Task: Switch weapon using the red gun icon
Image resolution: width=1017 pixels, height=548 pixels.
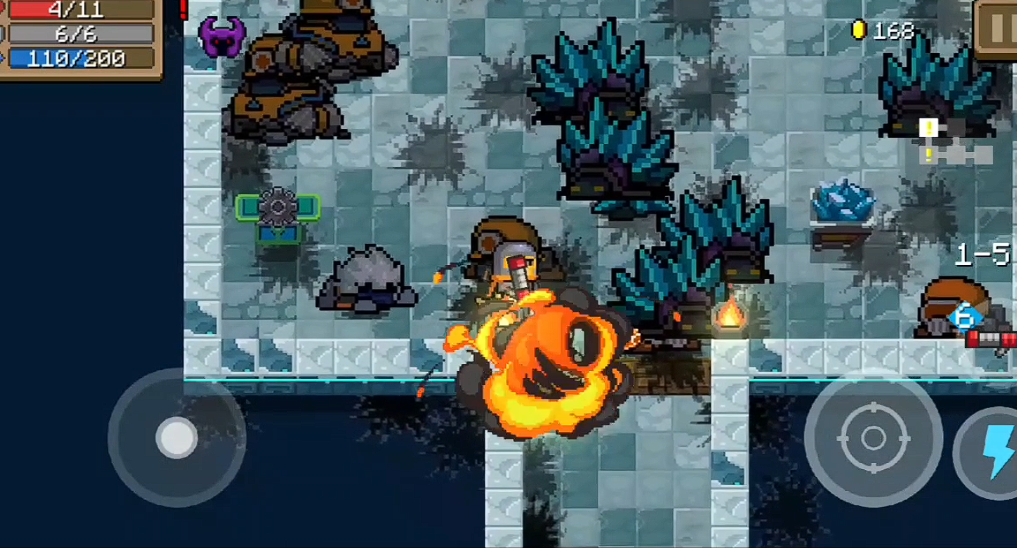Action: click(x=990, y=339)
